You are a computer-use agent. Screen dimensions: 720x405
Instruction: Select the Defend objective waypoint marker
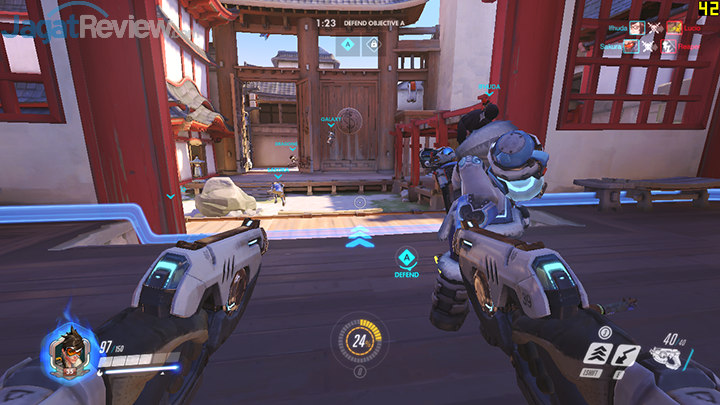(x=406, y=258)
